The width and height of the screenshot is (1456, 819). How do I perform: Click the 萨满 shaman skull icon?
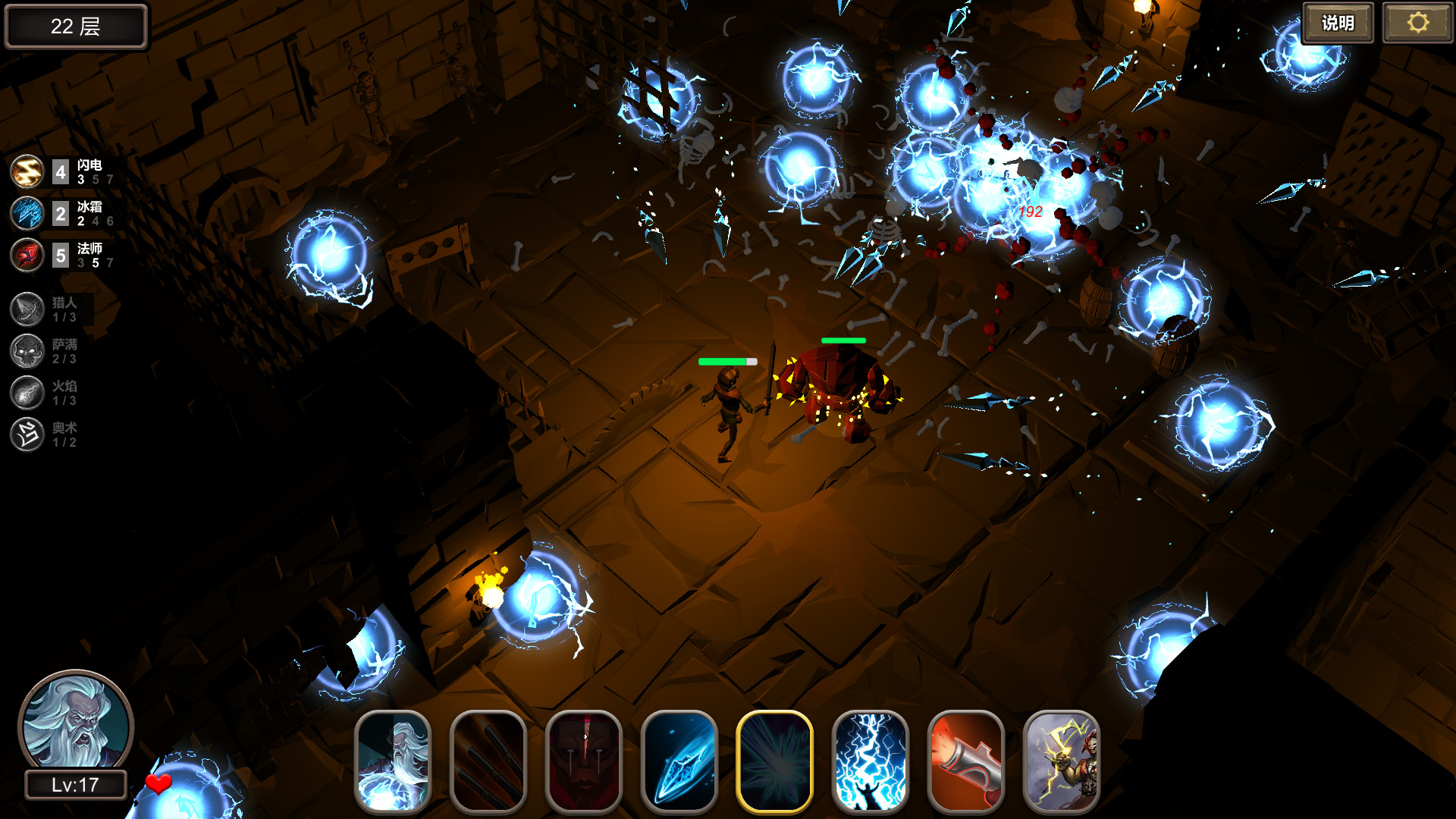27,350
